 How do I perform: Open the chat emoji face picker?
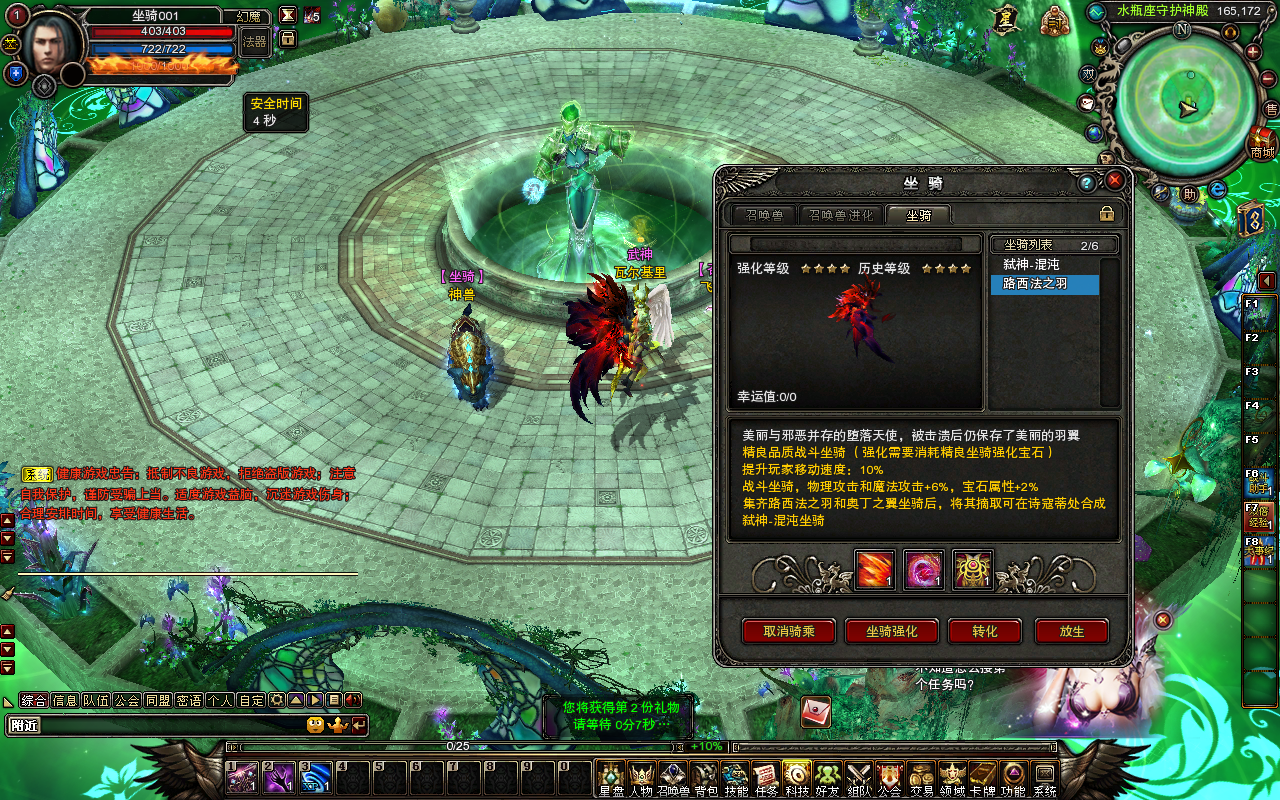point(315,725)
